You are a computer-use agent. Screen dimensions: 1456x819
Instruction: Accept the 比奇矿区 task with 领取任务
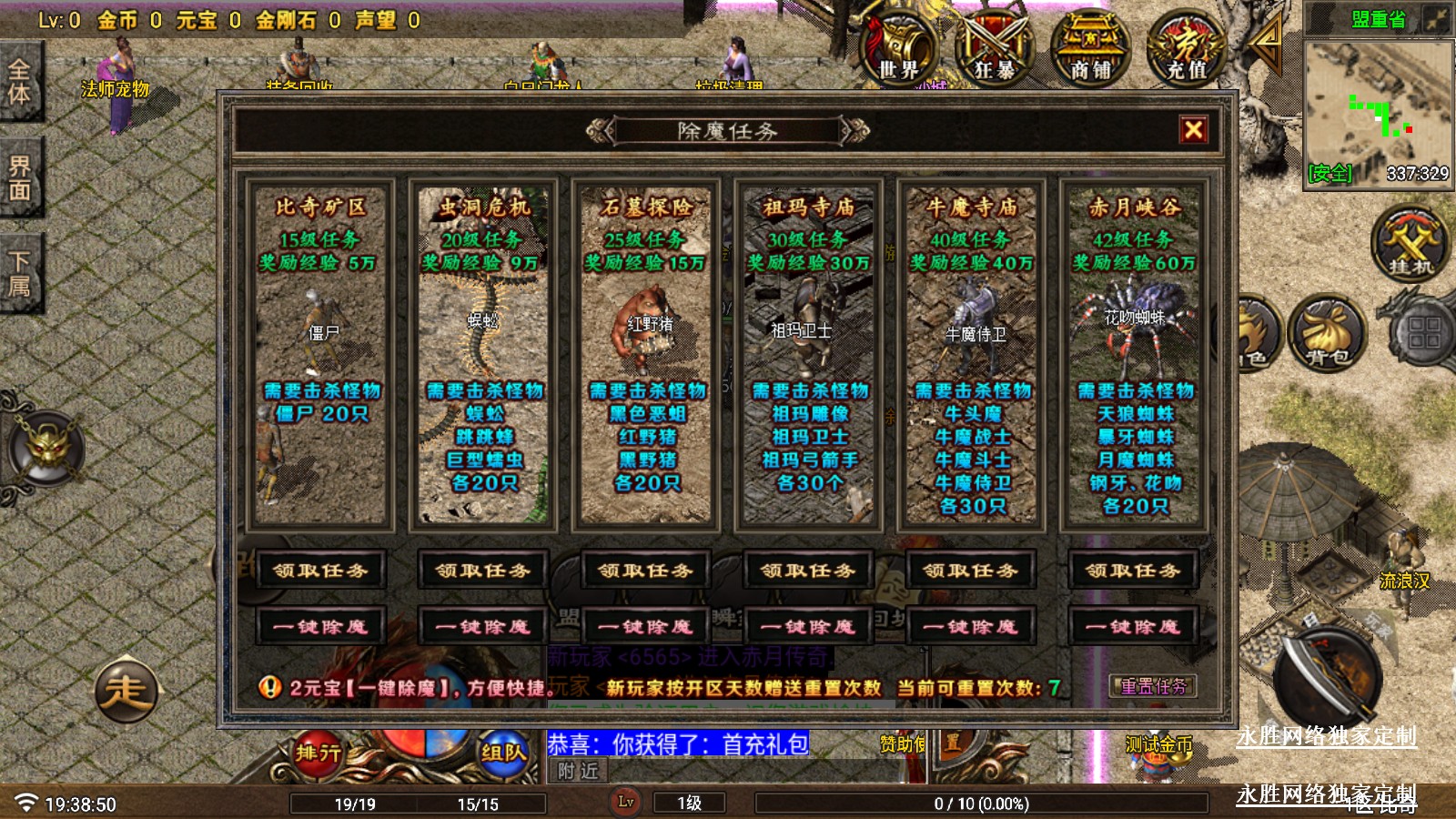click(x=320, y=571)
